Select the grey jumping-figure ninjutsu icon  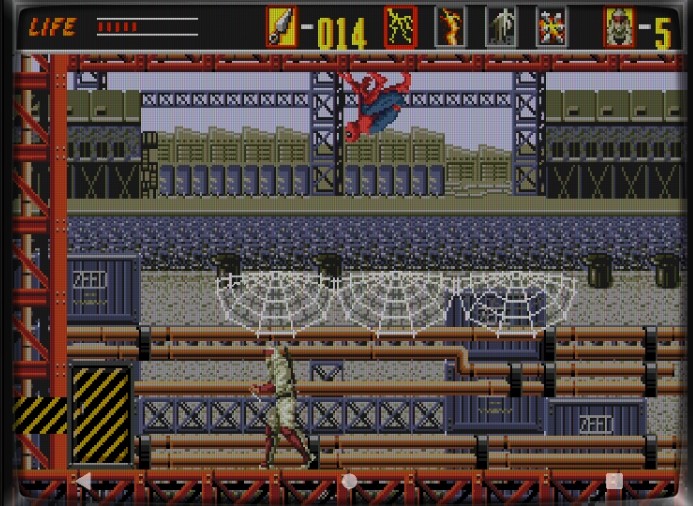click(x=500, y=27)
